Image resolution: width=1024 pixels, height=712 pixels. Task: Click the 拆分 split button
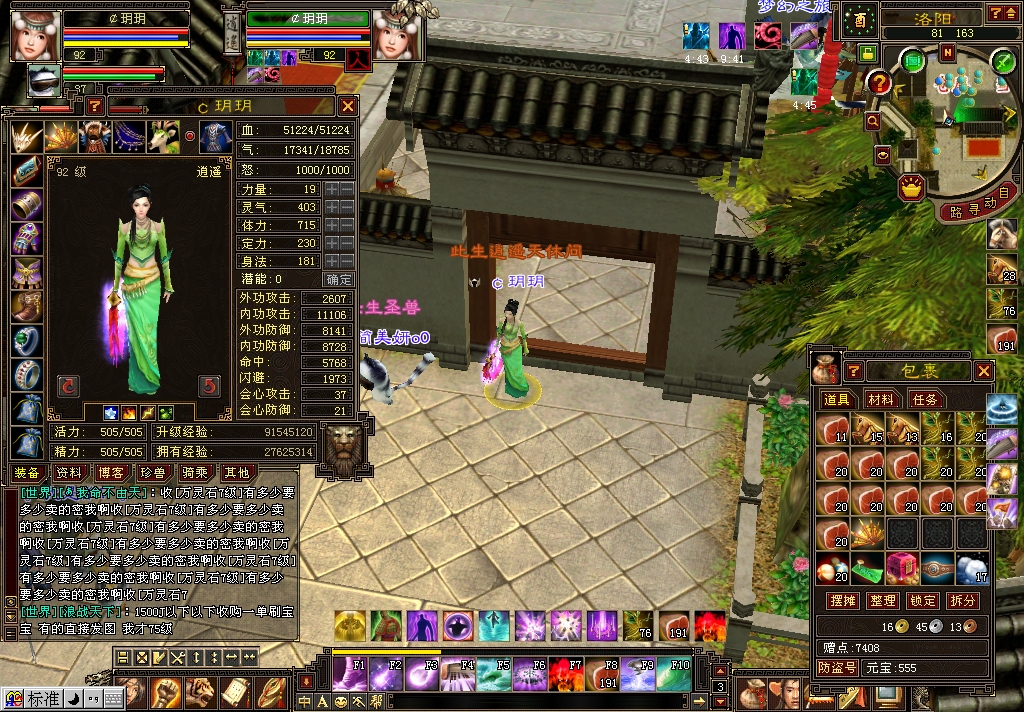click(x=962, y=601)
